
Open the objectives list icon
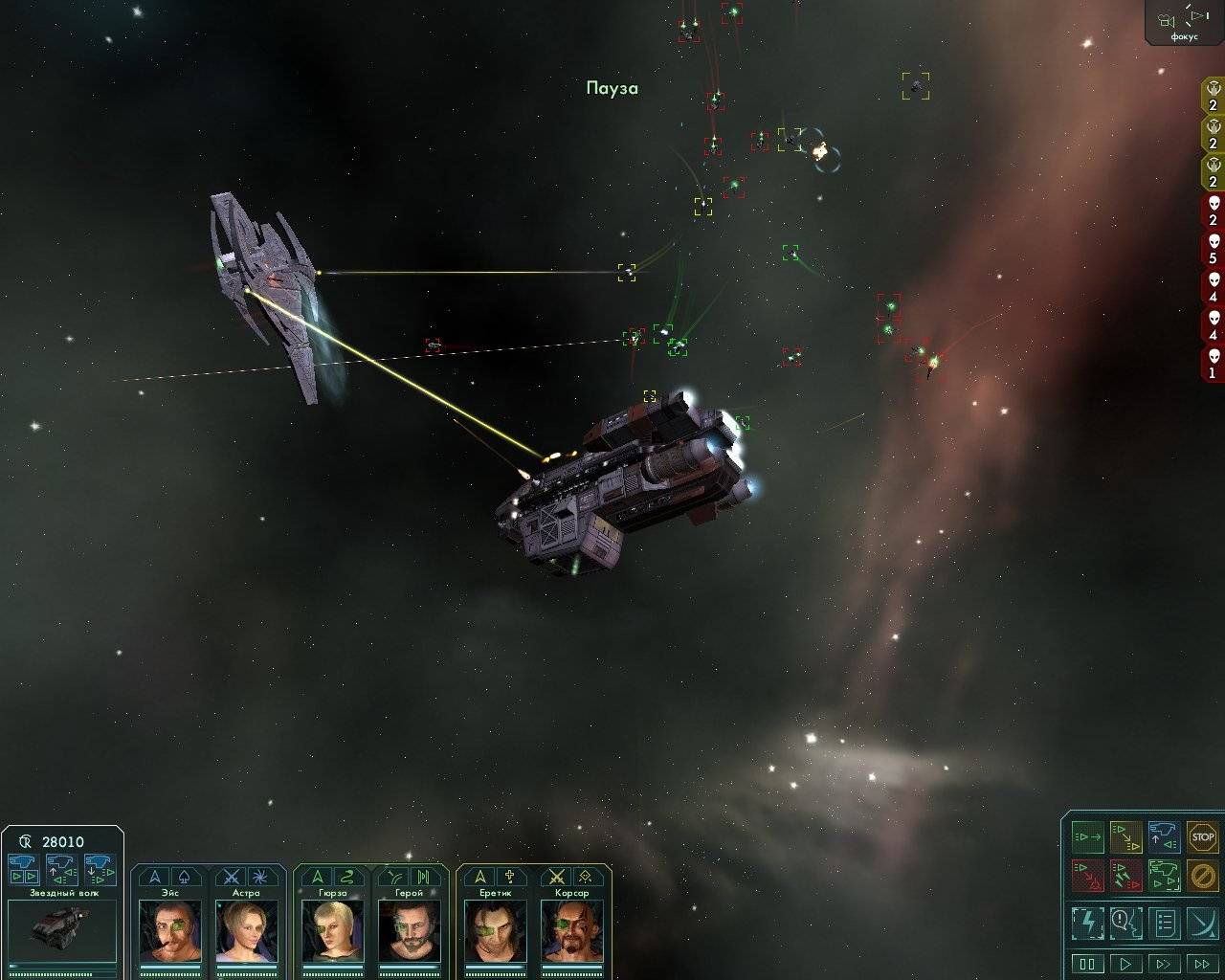[1164, 923]
